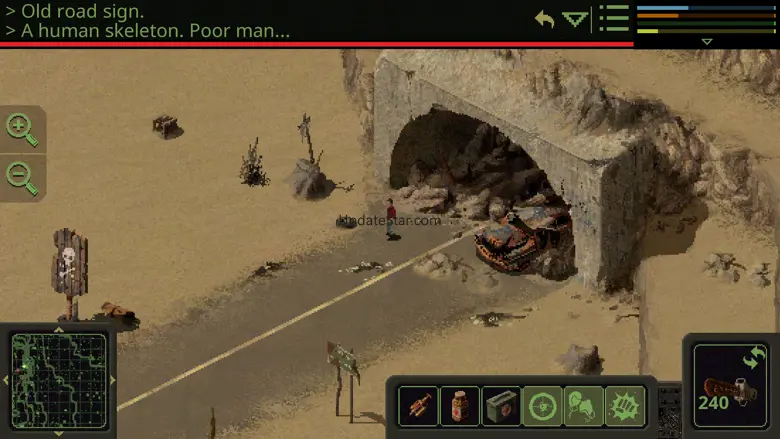Select the orange ammo cartridge hotbar slot
This screenshot has height=439, width=780.
tap(418, 406)
